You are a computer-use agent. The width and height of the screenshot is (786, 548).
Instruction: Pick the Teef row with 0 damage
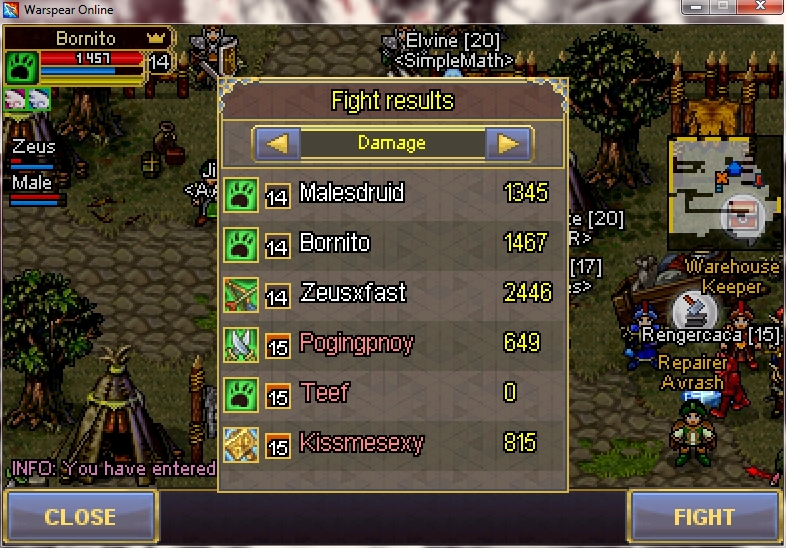coord(392,392)
